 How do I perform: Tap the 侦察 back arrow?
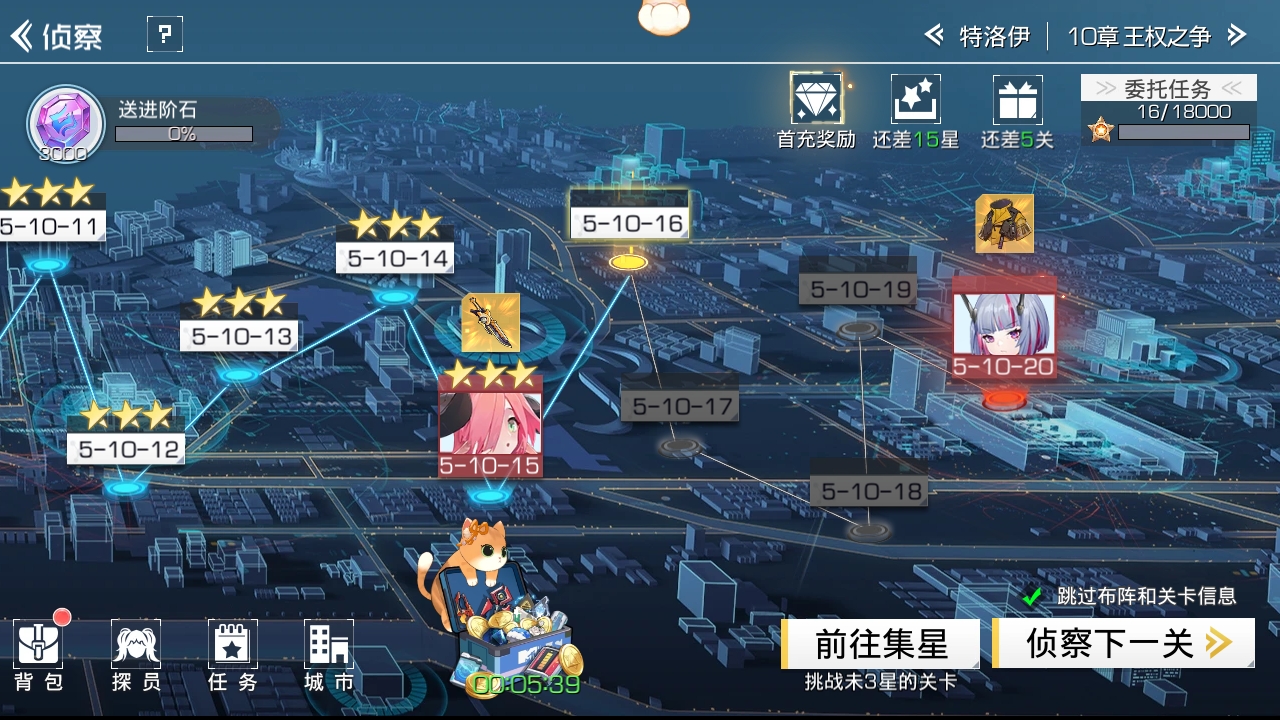coord(22,33)
